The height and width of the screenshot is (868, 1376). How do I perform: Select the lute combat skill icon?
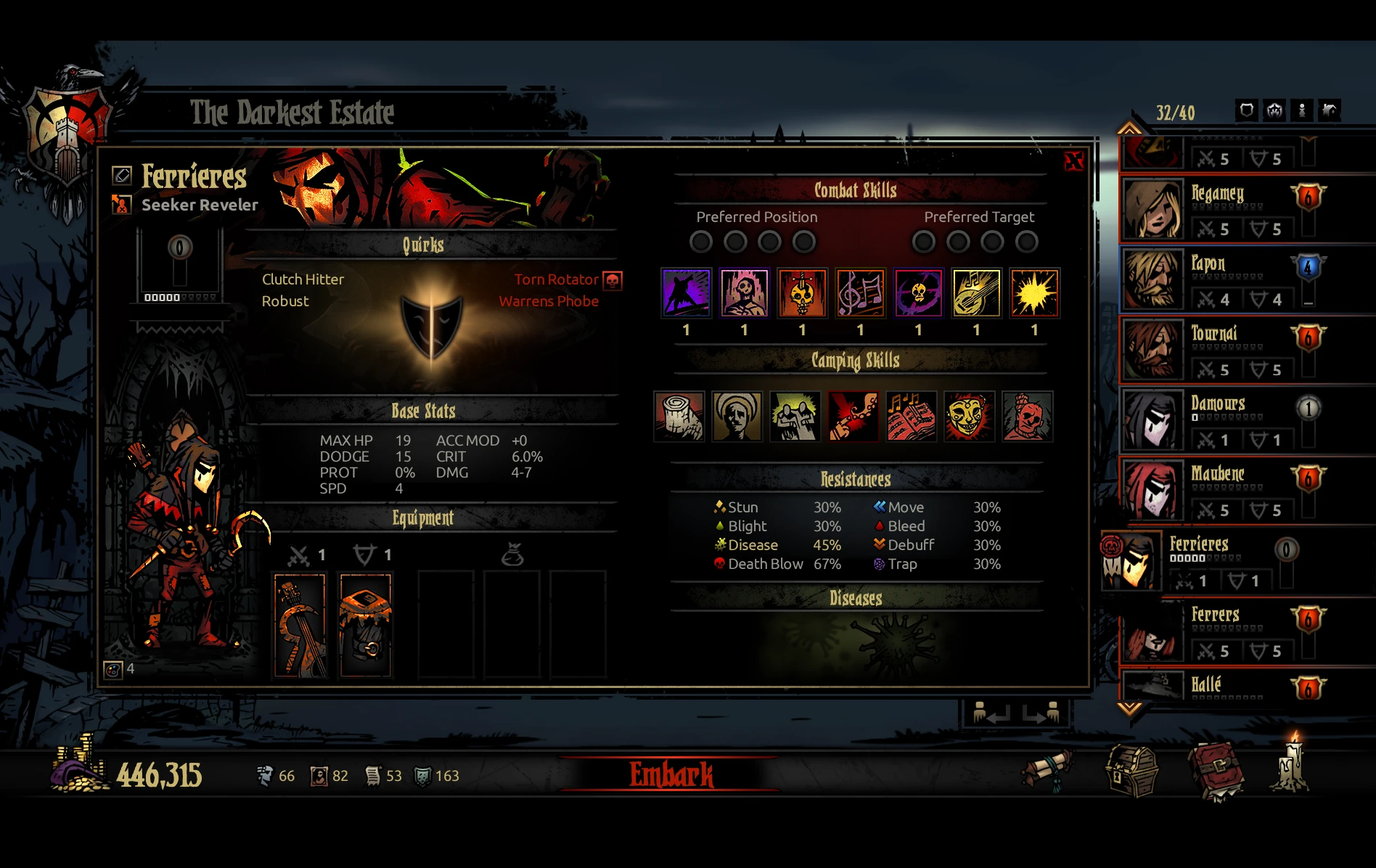click(x=976, y=293)
